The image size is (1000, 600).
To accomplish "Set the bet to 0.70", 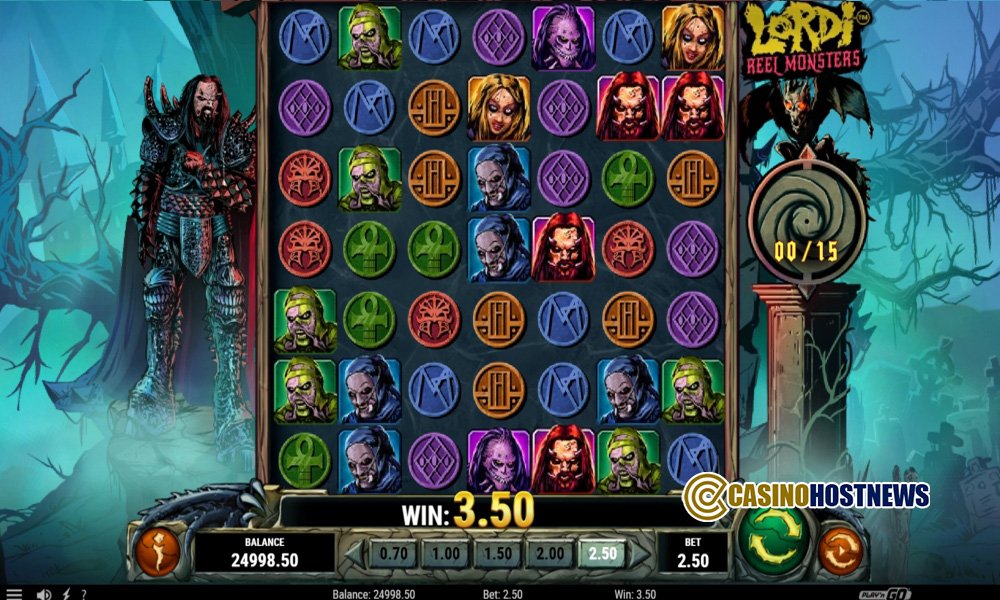I will click(x=393, y=553).
